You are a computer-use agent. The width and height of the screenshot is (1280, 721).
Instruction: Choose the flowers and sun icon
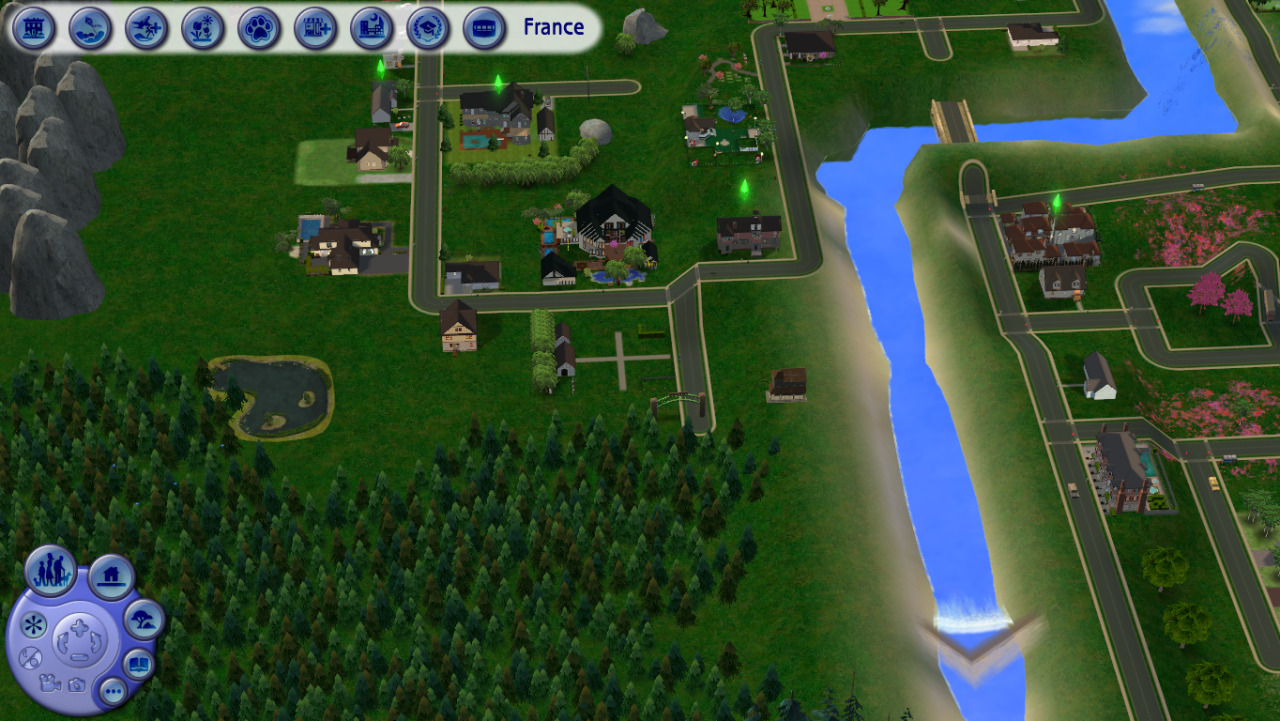point(203,28)
